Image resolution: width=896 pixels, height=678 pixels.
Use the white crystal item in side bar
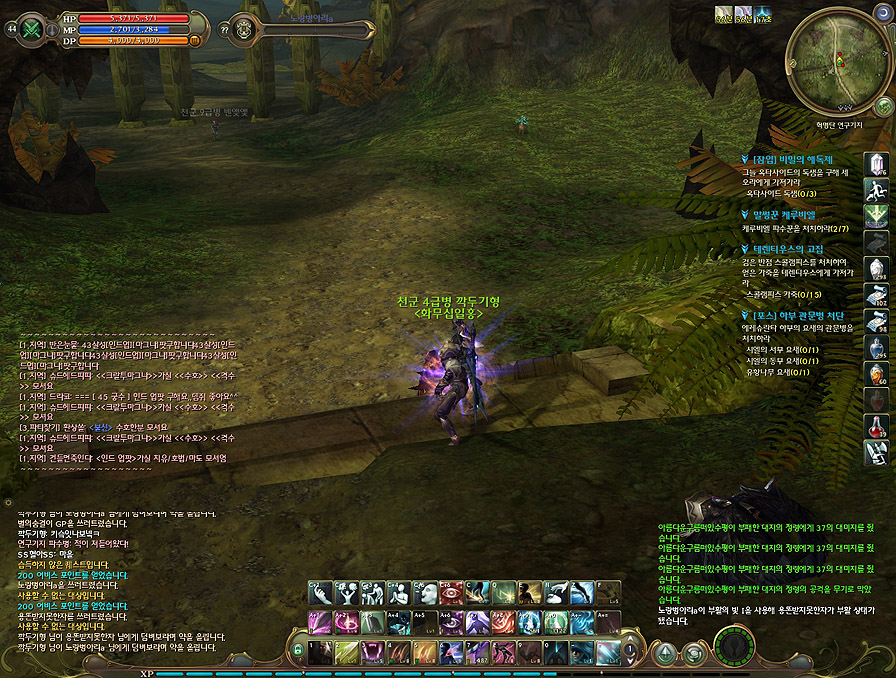(x=877, y=165)
